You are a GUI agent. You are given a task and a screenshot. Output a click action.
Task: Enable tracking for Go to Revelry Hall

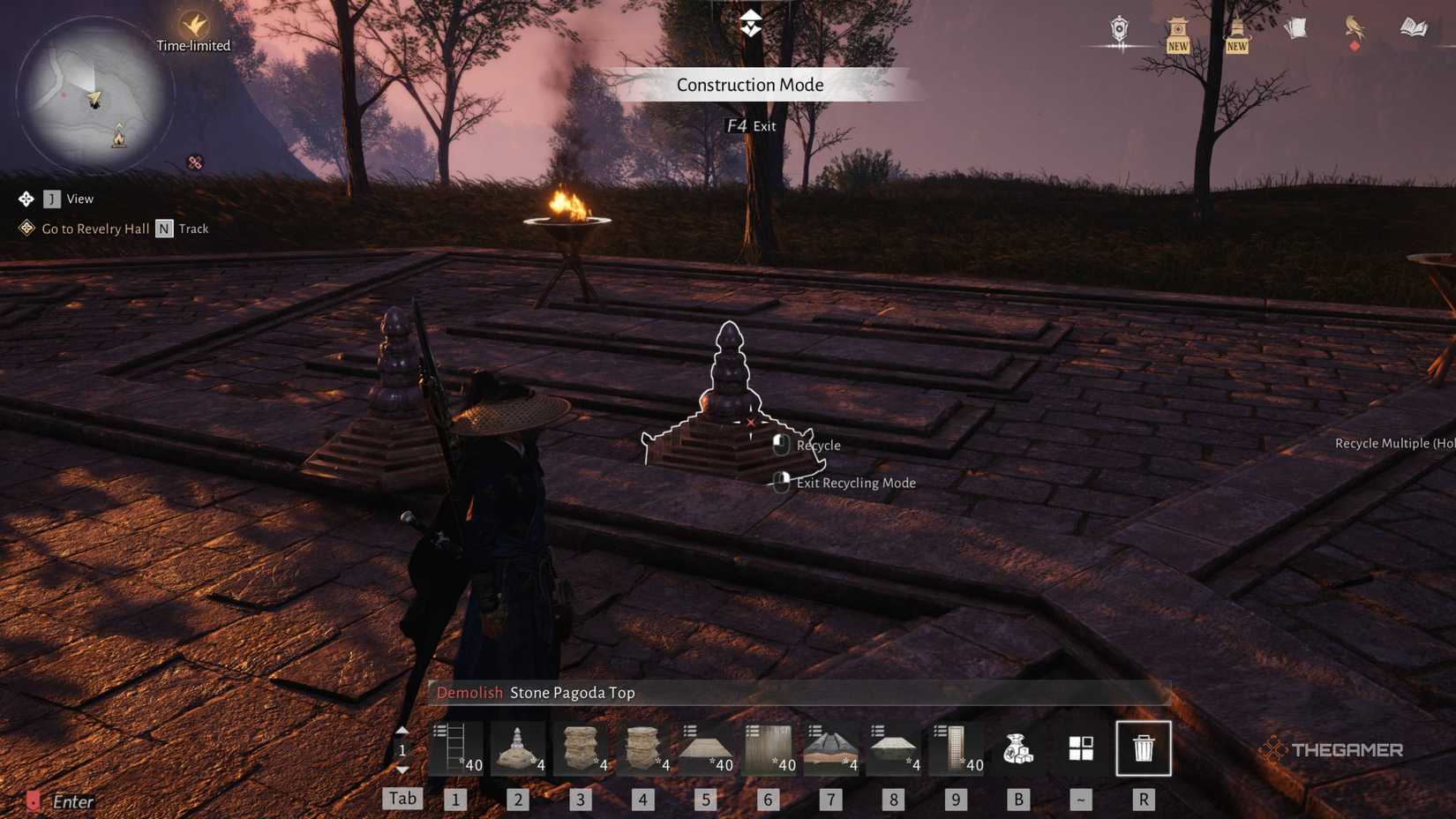click(x=163, y=228)
